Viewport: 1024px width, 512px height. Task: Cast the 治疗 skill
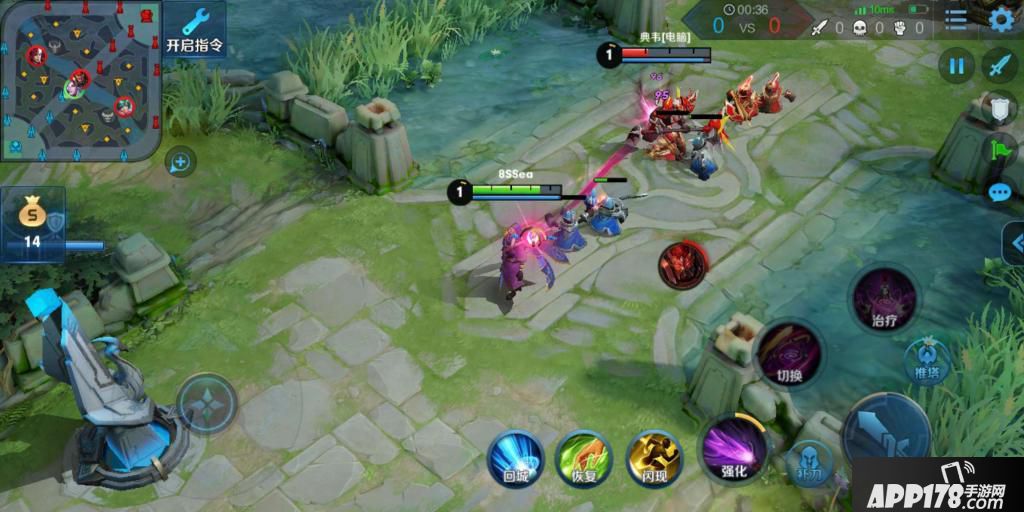(884, 298)
